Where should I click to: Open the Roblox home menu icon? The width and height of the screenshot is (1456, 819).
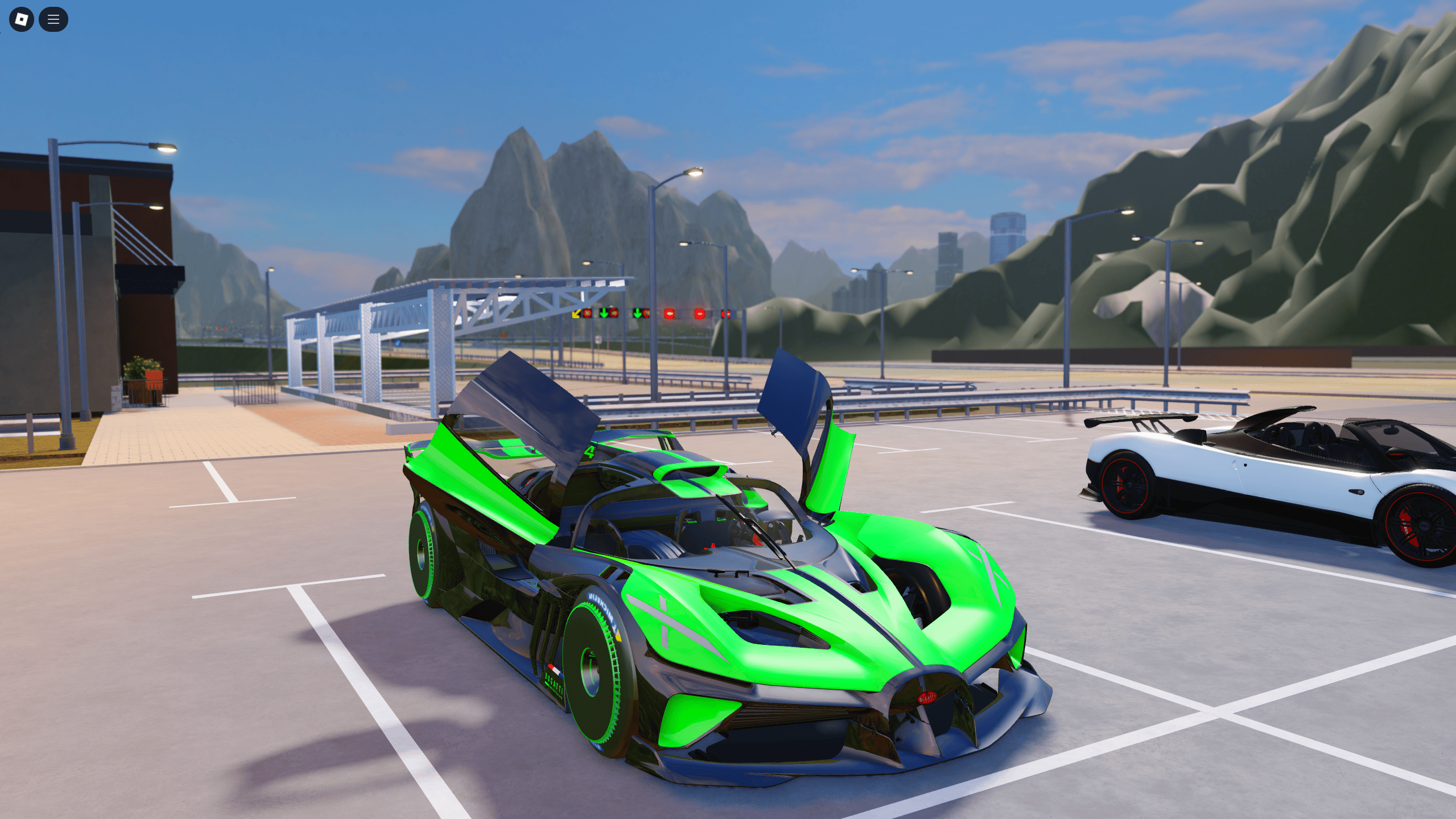[21, 19]
